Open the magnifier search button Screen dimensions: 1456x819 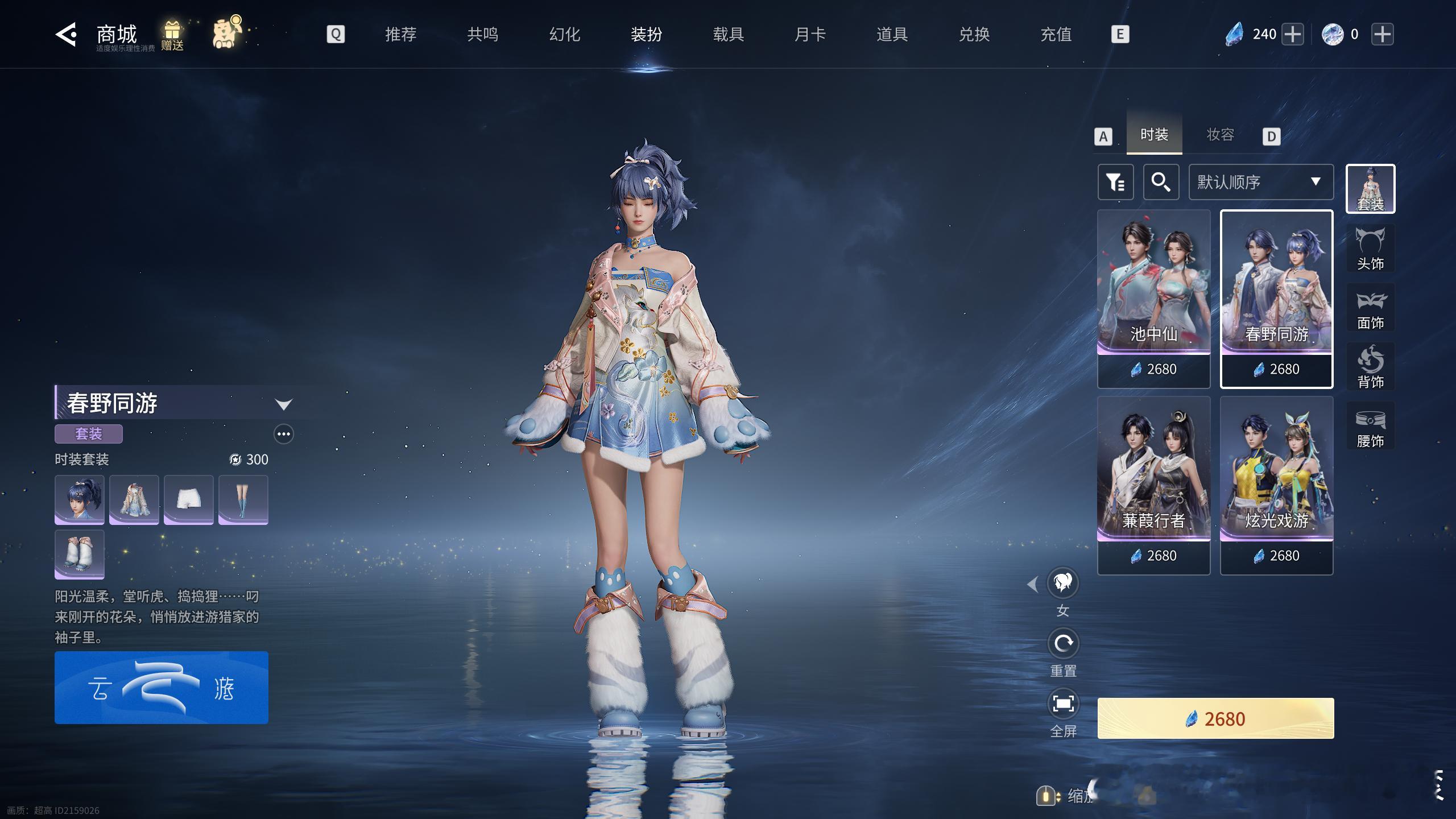[1161, 182]
